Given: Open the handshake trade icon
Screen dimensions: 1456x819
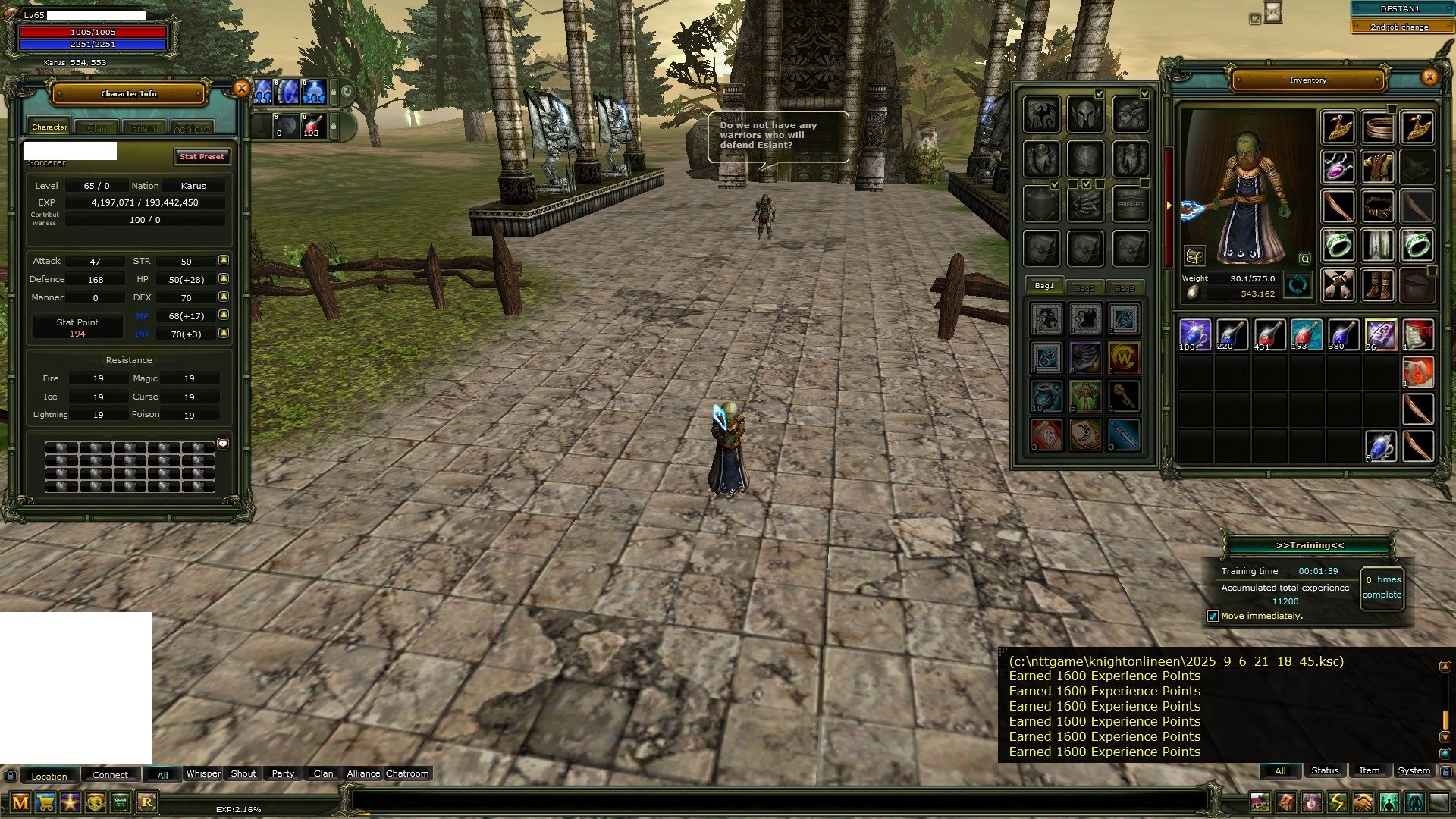Looking at the screenshot, I should click(1363, 802).
